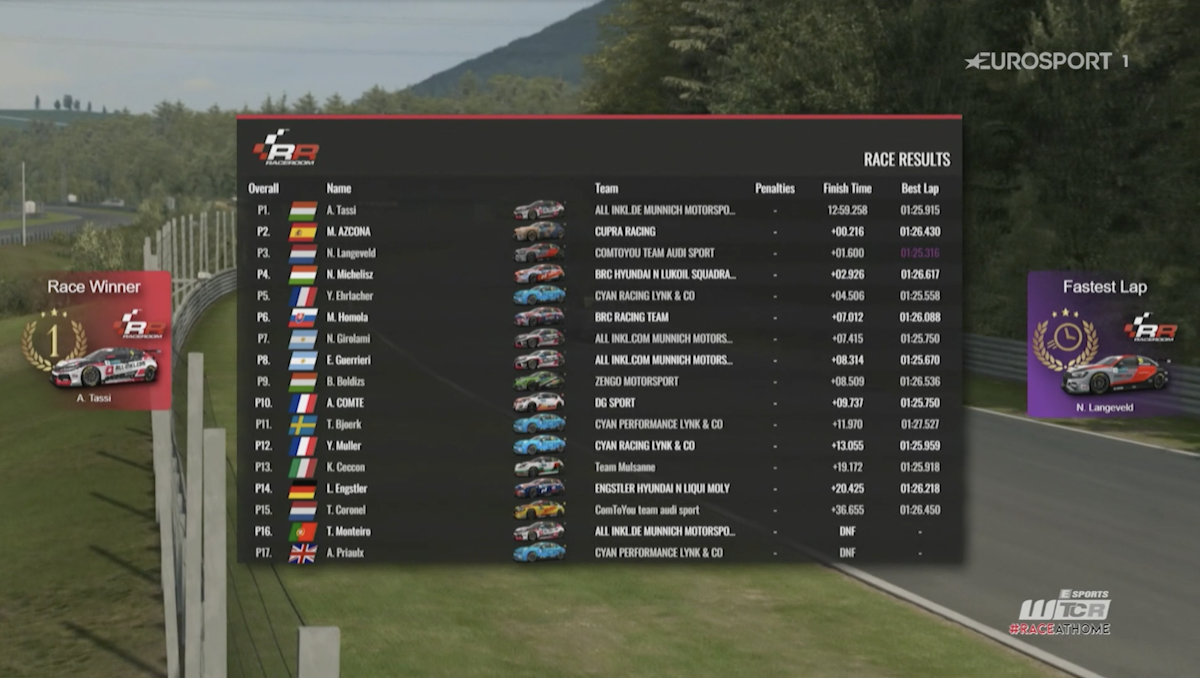The image size is (1200, 678).
Task: Select the A. Comte result row
Action: point(599,402)
